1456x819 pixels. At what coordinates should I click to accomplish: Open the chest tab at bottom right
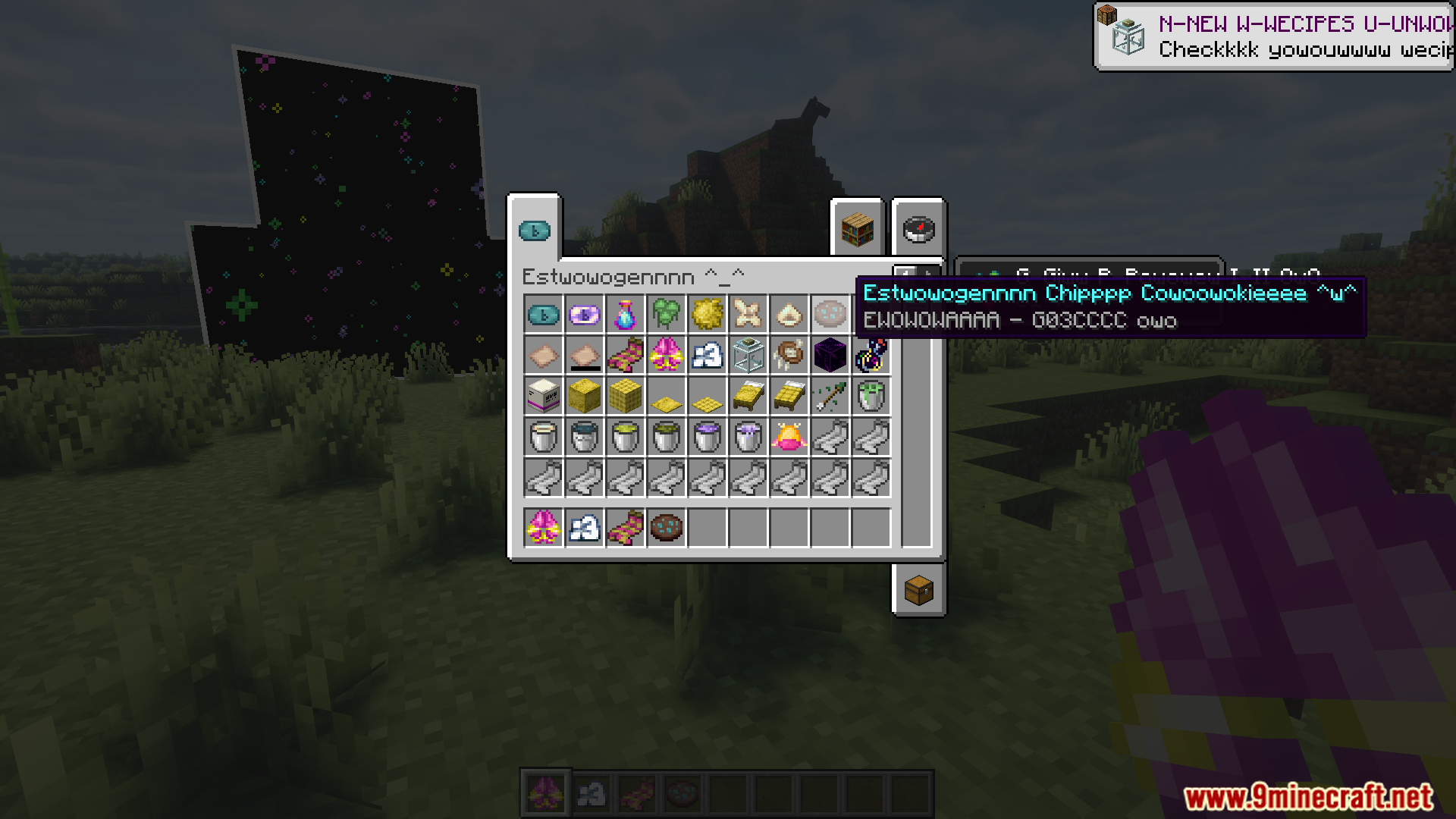point(918,591)
